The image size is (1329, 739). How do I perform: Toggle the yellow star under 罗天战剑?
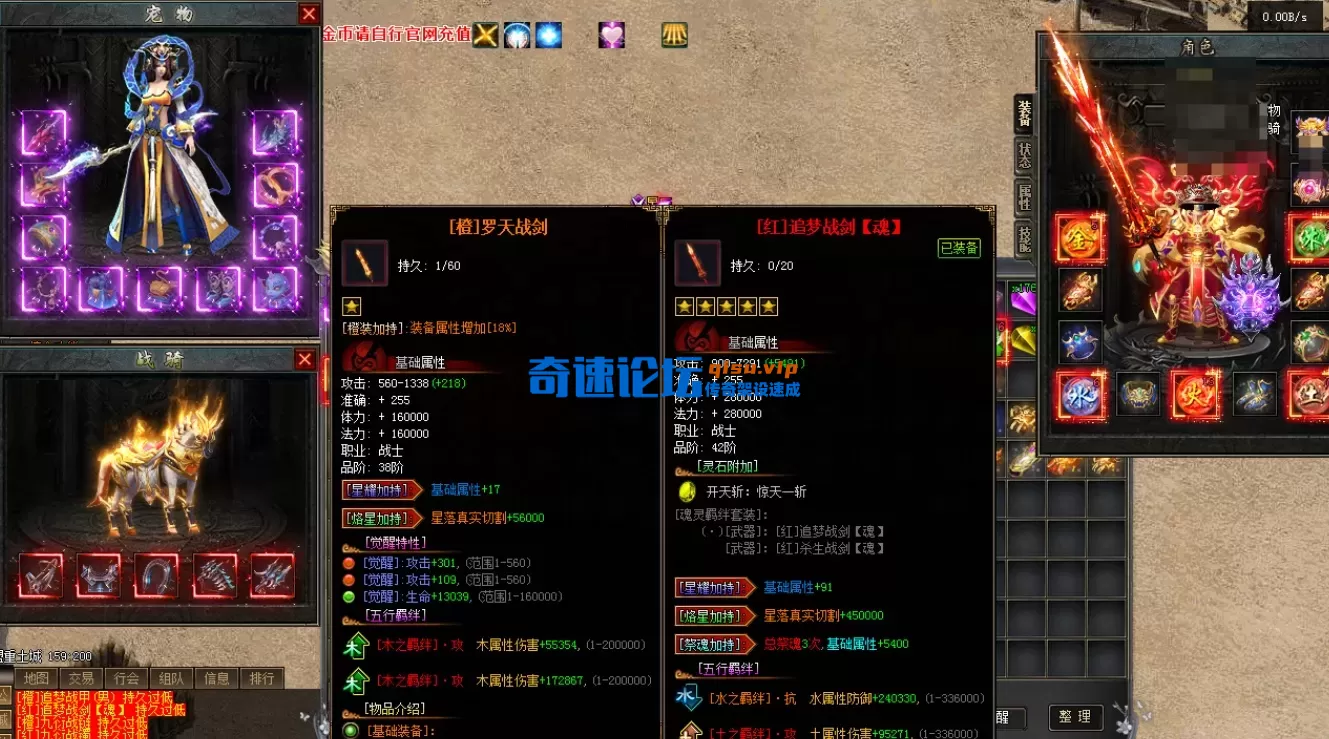pos(351,306)
